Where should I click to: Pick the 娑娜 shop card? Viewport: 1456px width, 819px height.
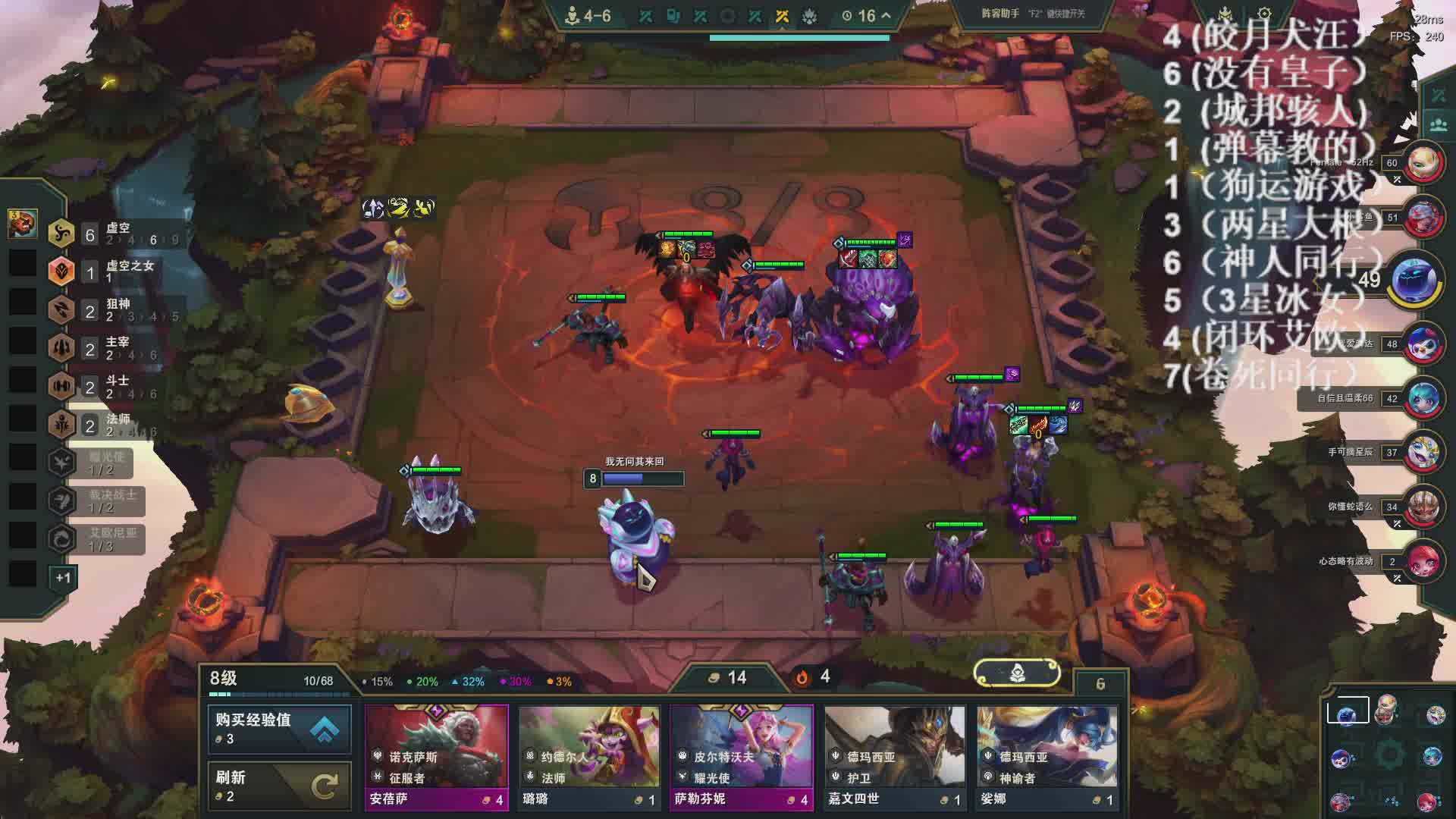click(1047, 757)
